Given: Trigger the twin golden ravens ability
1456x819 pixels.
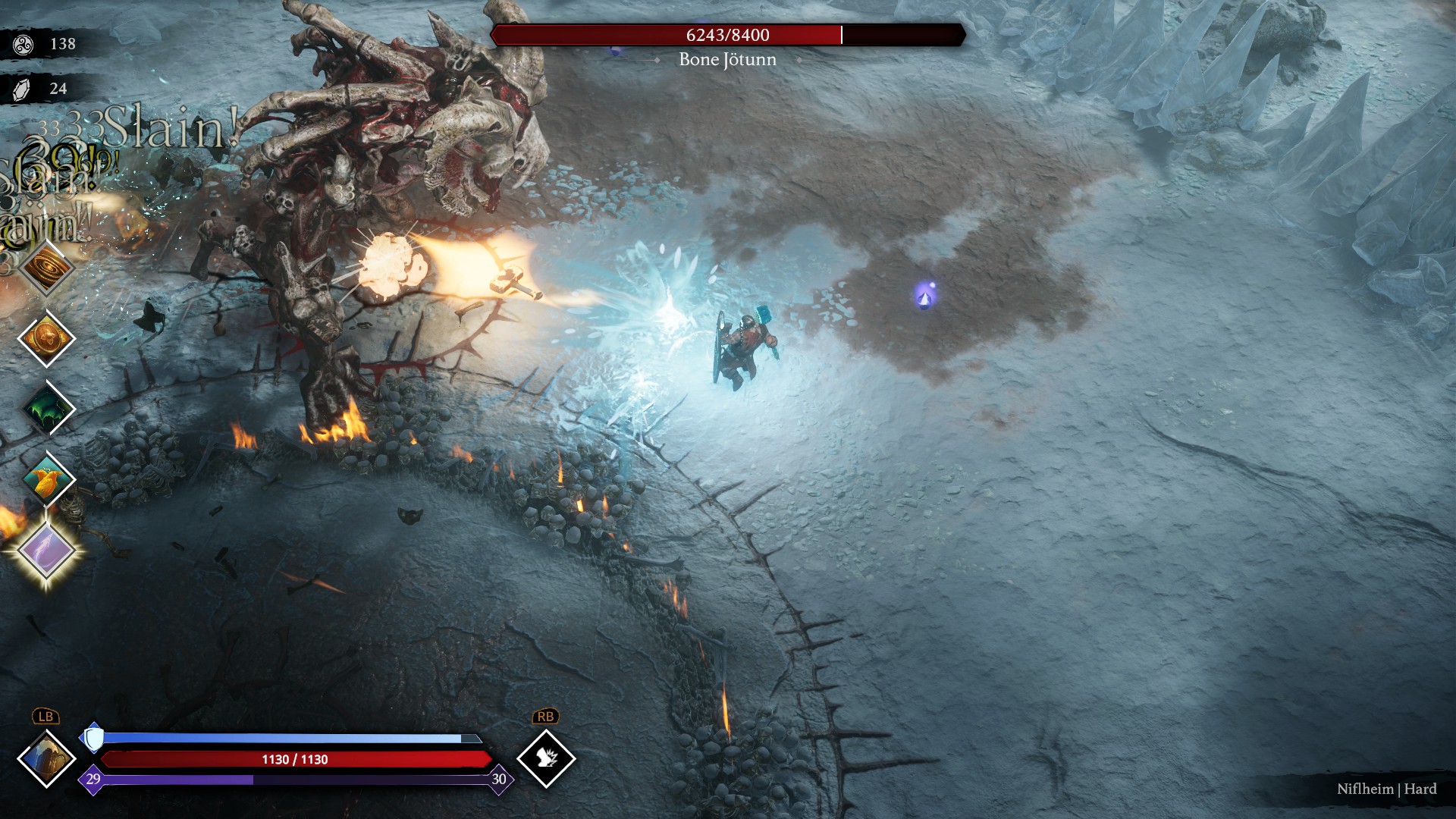Looking at the screenshot, I should (46, 479).
